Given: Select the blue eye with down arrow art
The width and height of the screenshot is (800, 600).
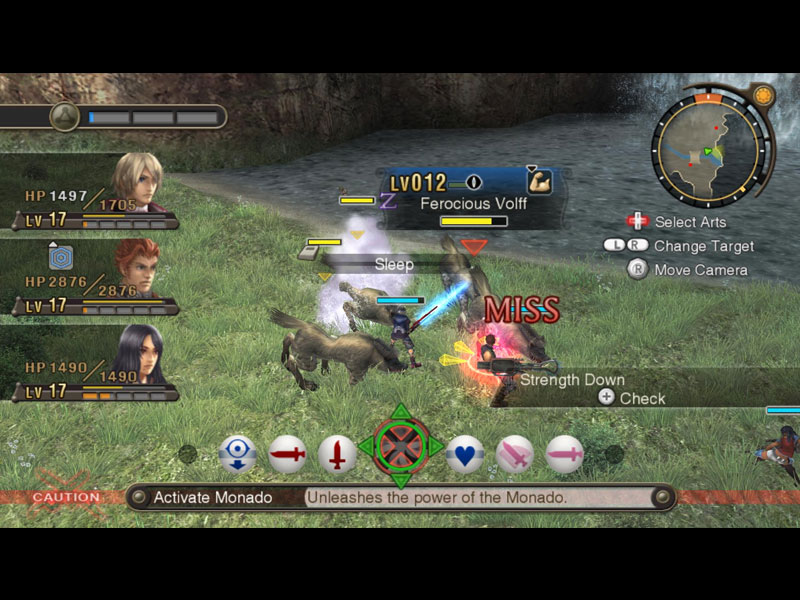Looking at the screenshot, I should (x=237, y=455).
